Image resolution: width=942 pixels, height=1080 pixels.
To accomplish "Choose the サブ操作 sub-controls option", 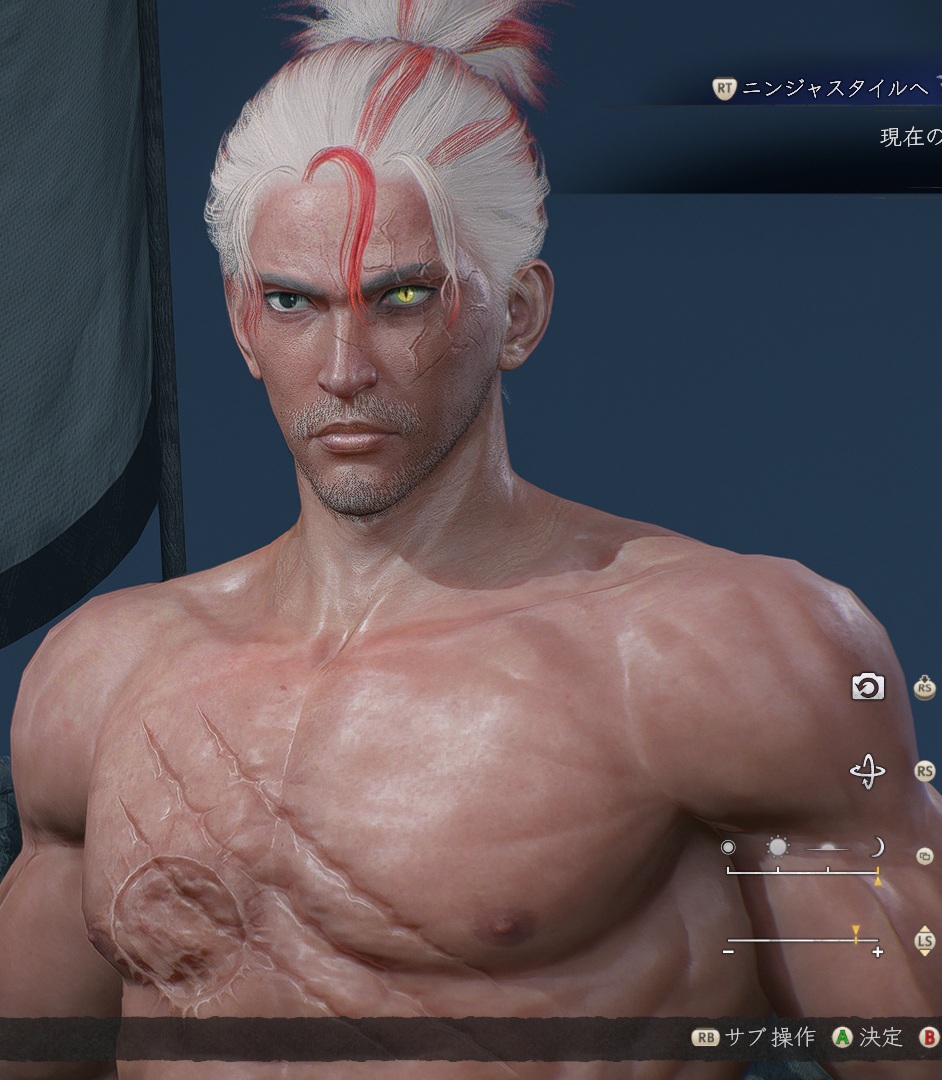I will click(770, 1037).
